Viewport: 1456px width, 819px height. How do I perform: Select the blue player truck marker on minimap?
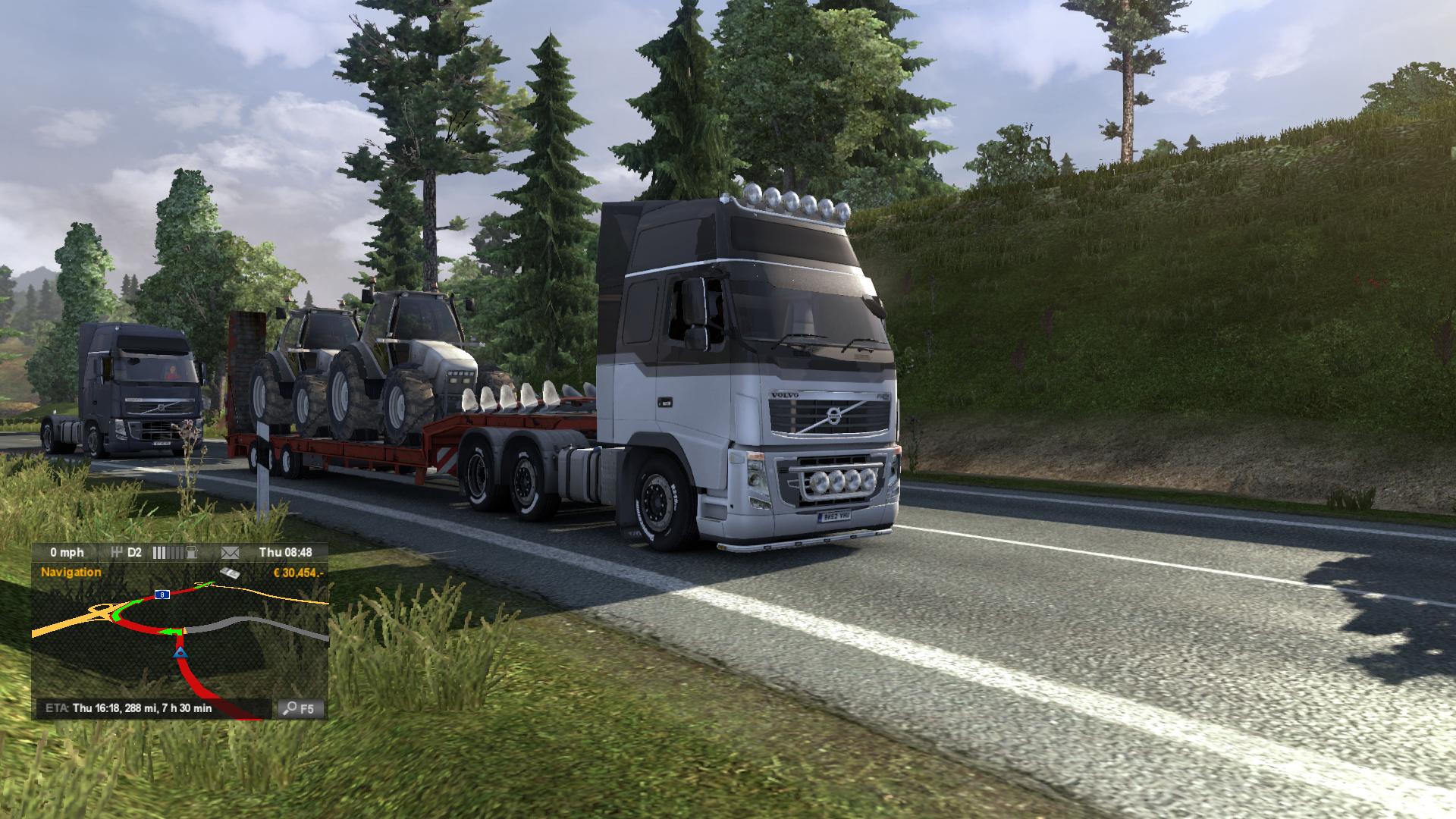pyautogui.click(x=180, y=651)
